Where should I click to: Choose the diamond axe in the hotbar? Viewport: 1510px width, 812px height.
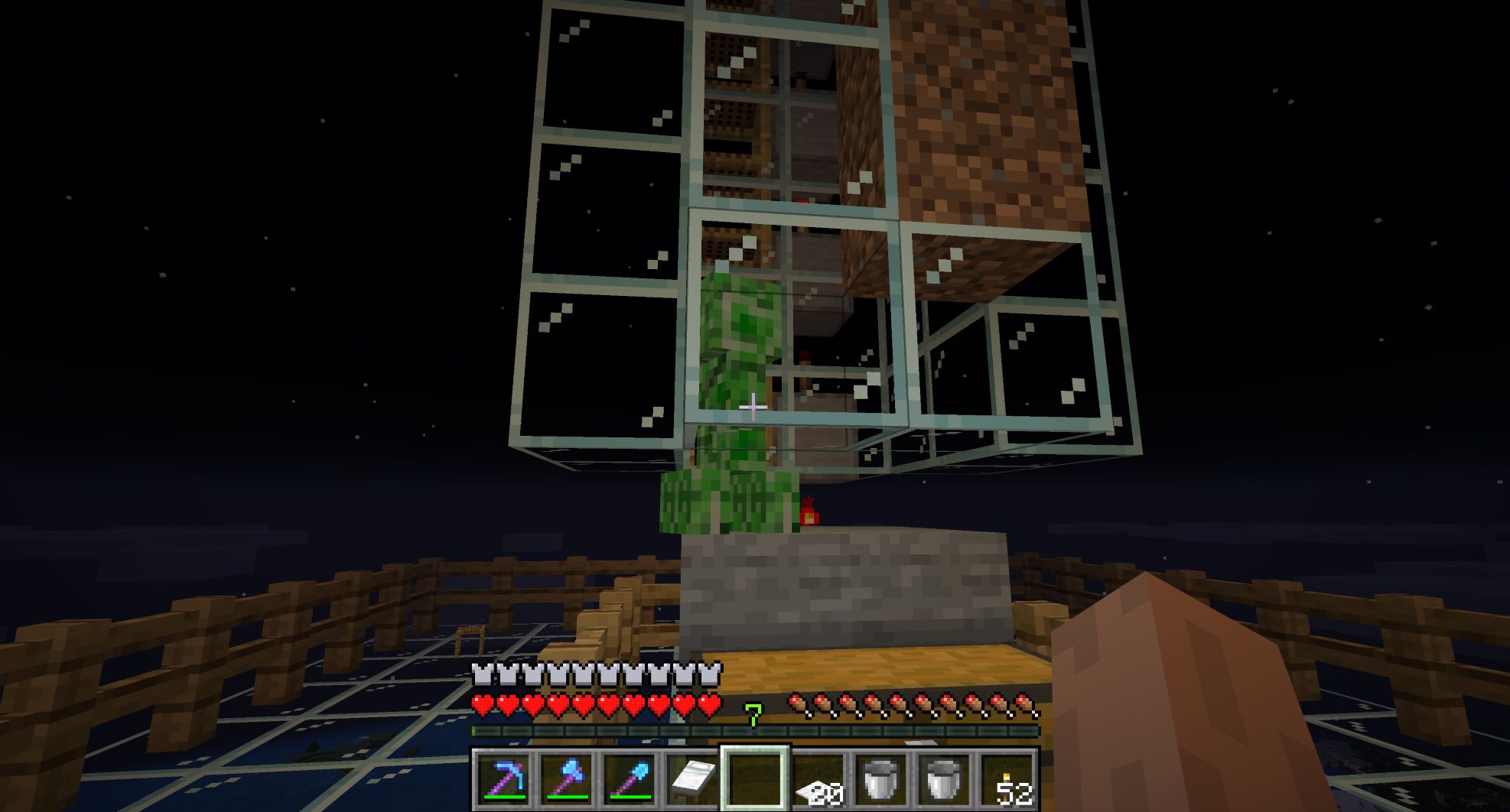566,778
